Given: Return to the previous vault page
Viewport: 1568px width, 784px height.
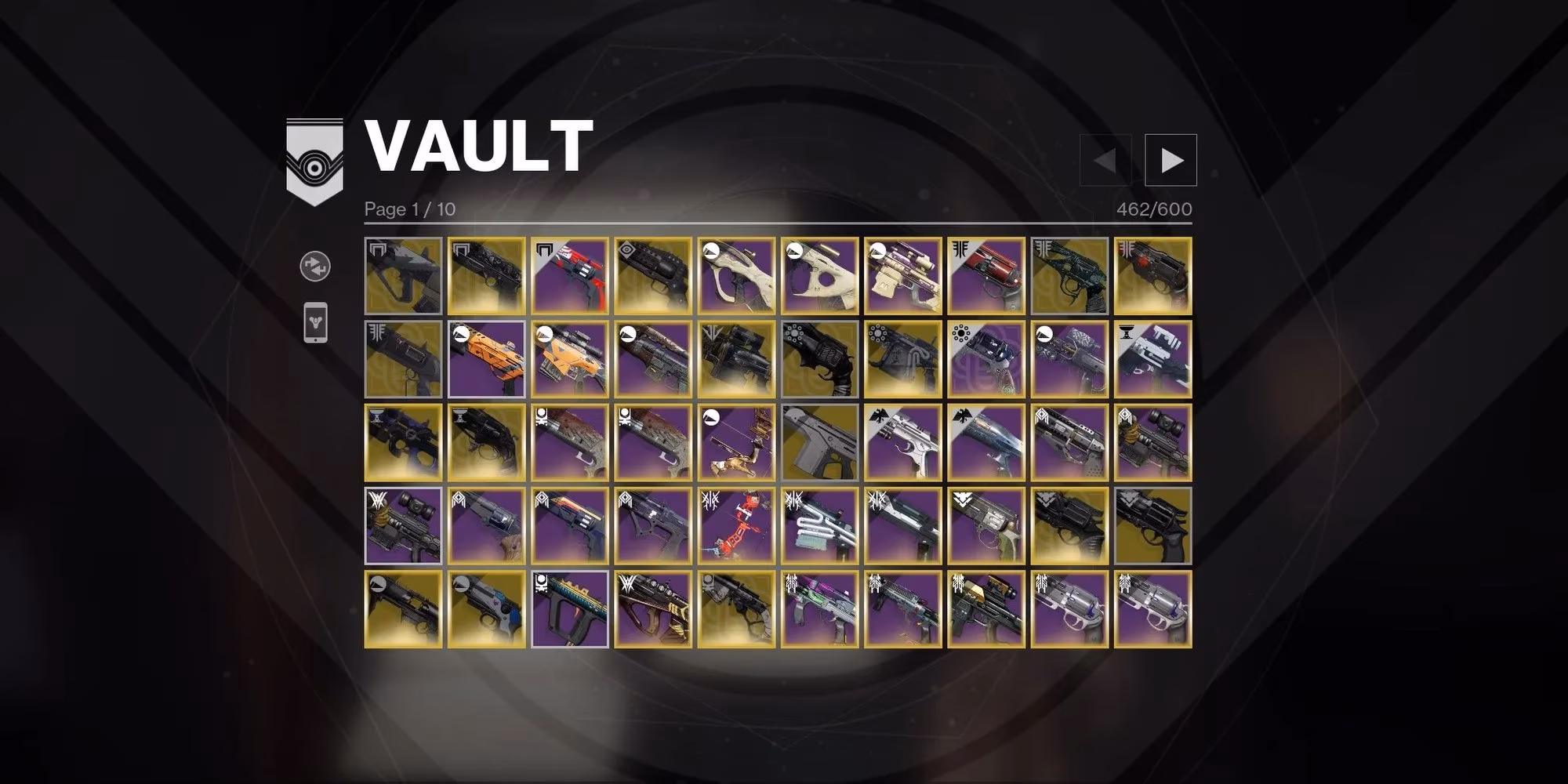Looking at the screenshot, I should click(1105, 160).
